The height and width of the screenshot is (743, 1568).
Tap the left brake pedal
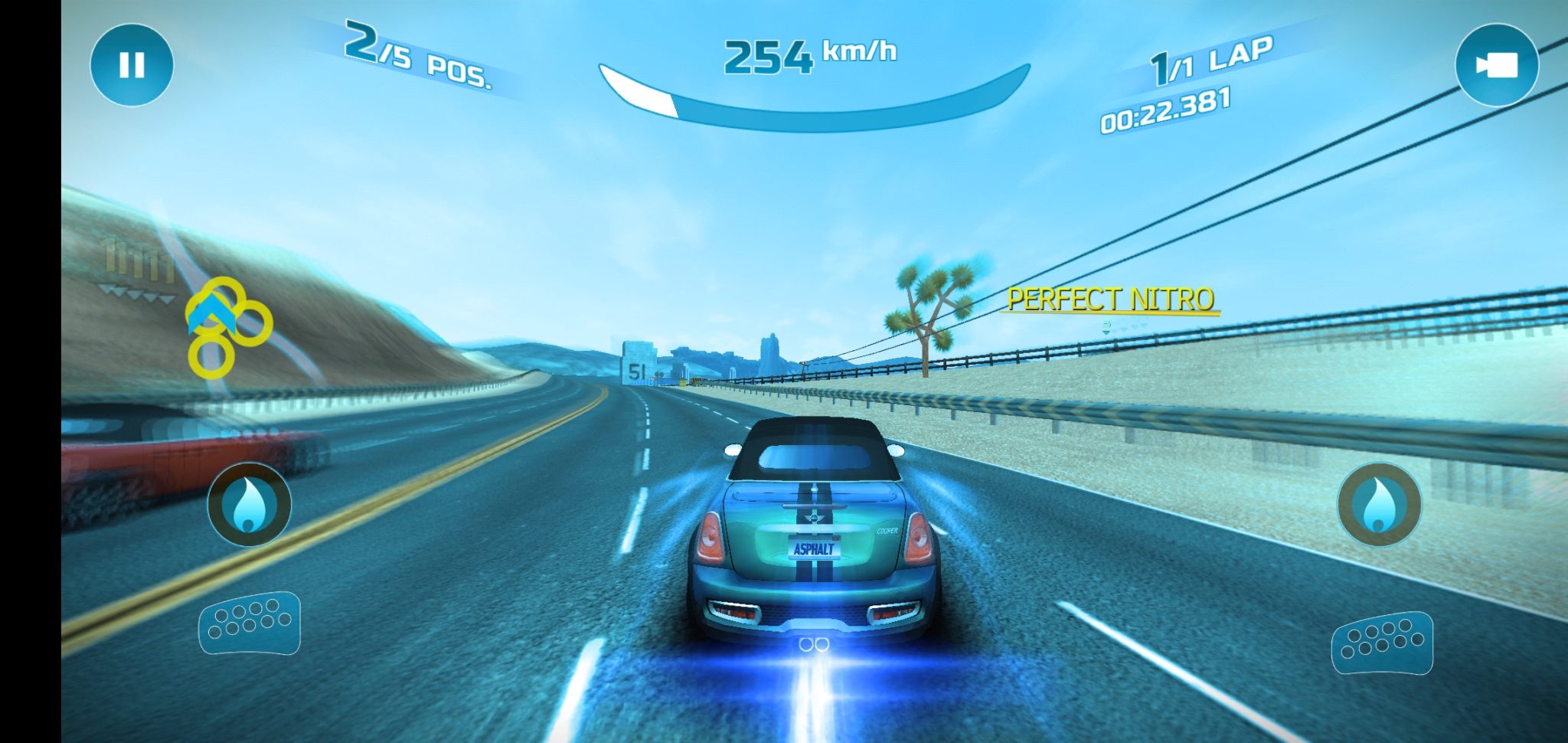[250, 623]
